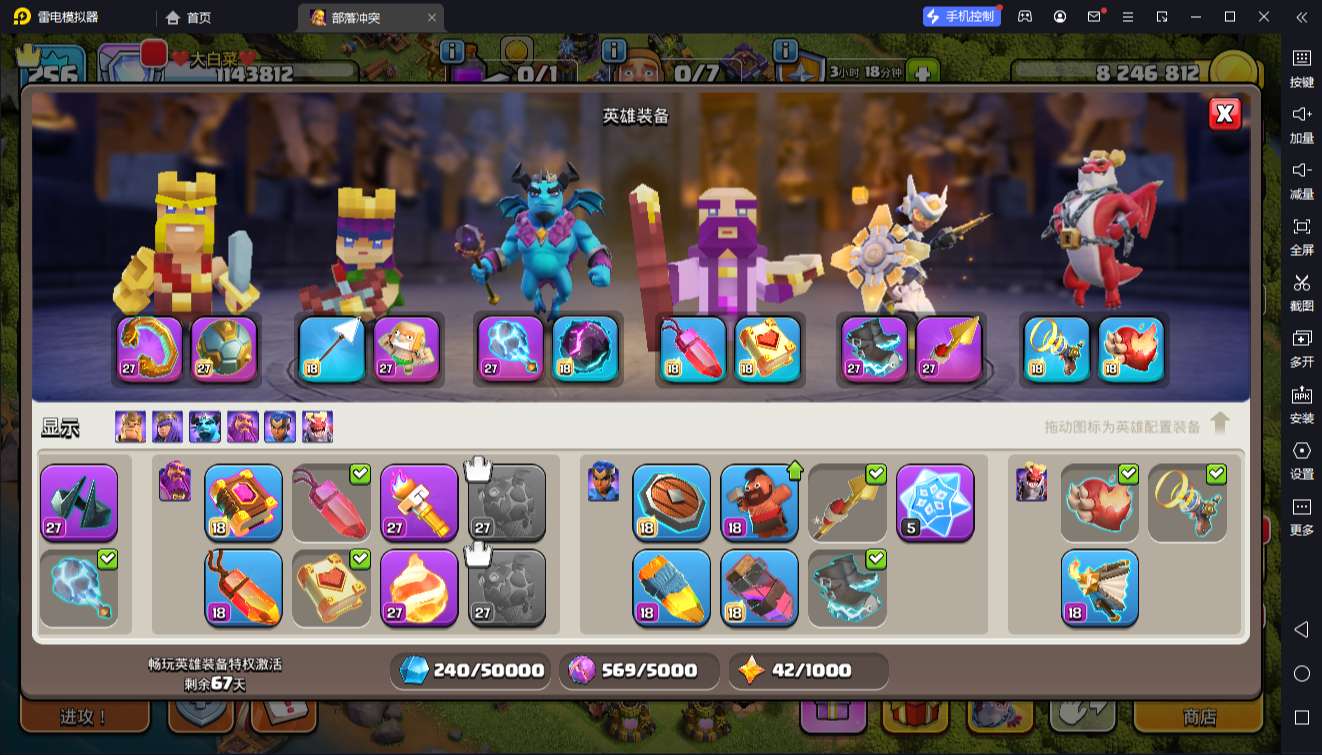Click the 截图 screenshot button in emulator sidebar
1322x755 pixels.
[x=1301, y=290]
